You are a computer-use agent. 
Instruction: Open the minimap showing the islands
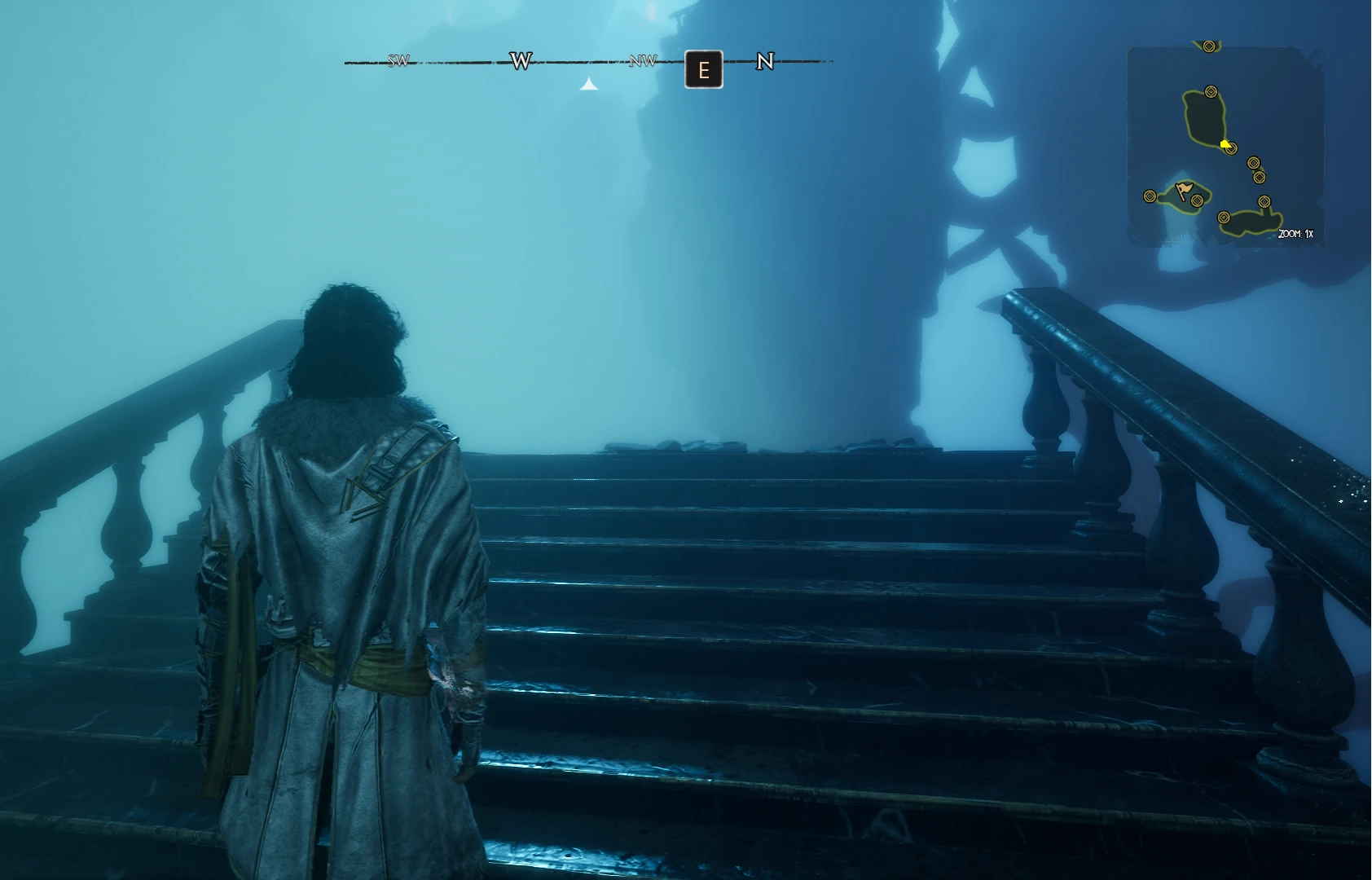1225,144
